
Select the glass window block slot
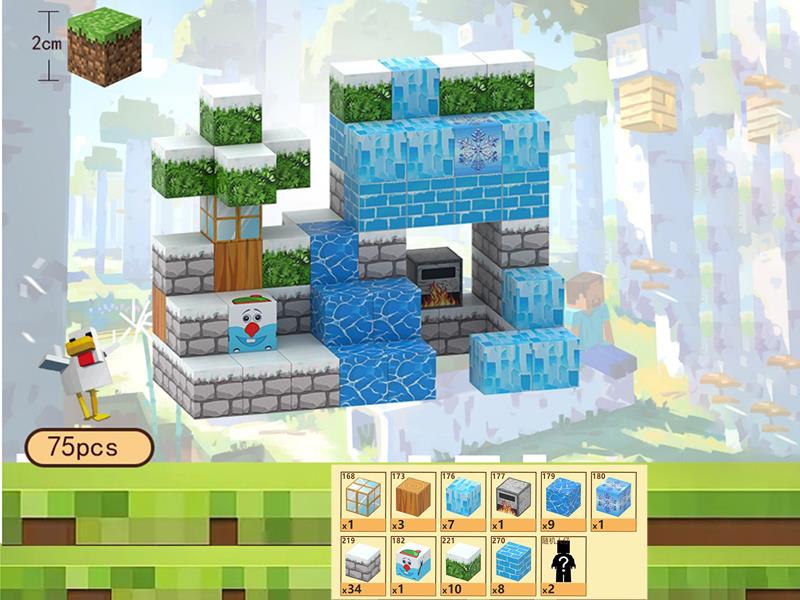(362, 499)
